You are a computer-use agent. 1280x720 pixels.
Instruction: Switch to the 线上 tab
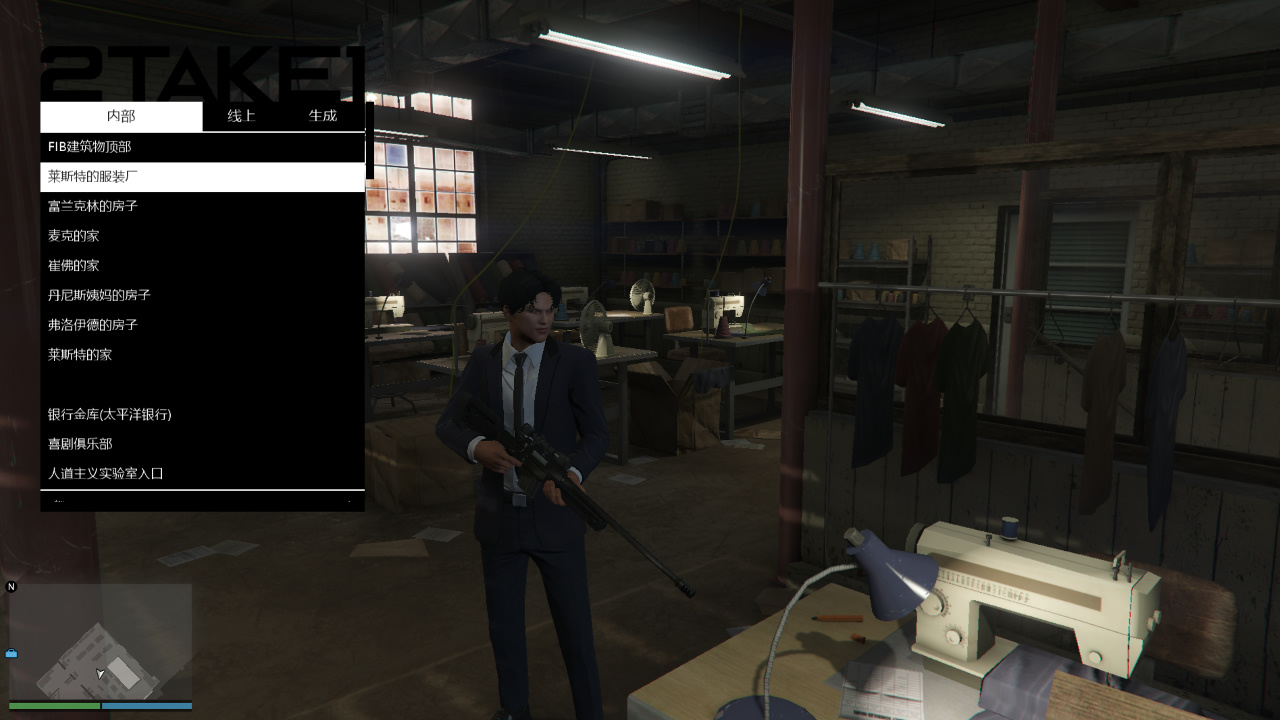tap(242, 116)
